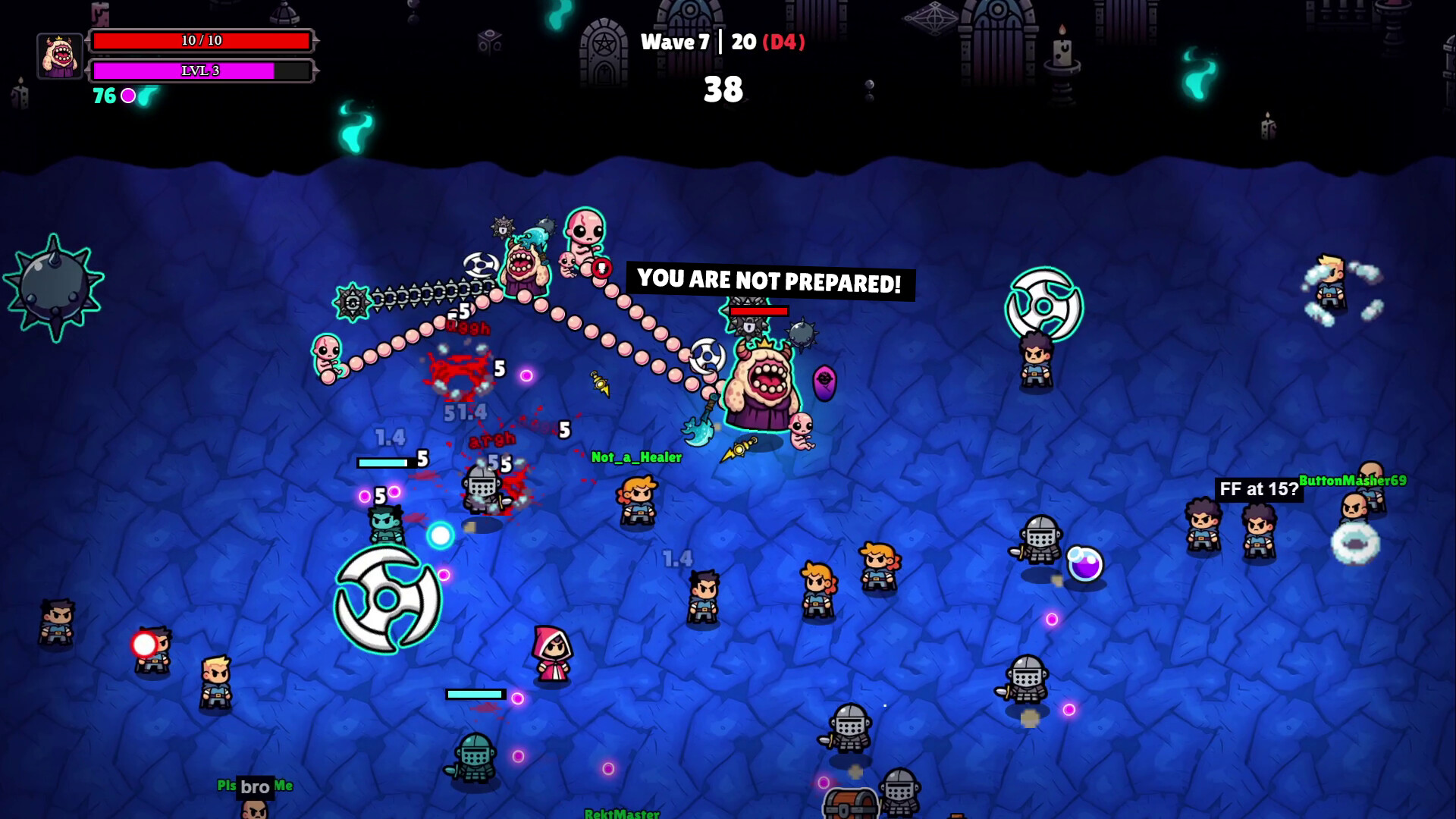
Task: Click the Not_a_Healer player nameplate
Action: [x=635, y=457]
